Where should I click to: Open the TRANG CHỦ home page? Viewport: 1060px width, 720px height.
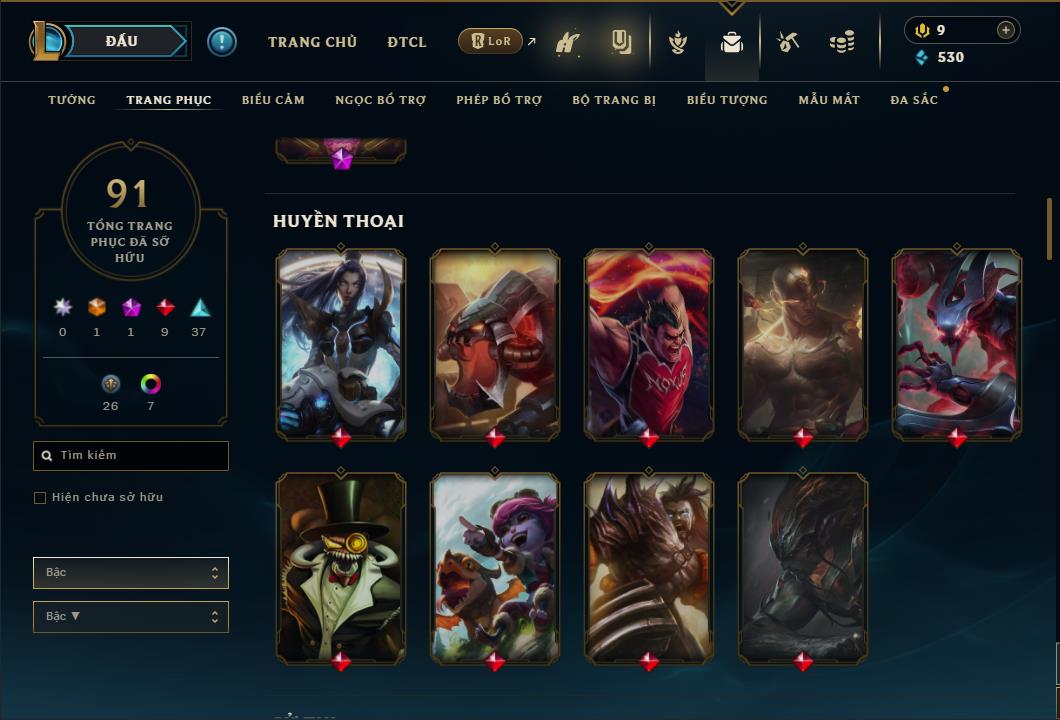(x=312, y=42)
